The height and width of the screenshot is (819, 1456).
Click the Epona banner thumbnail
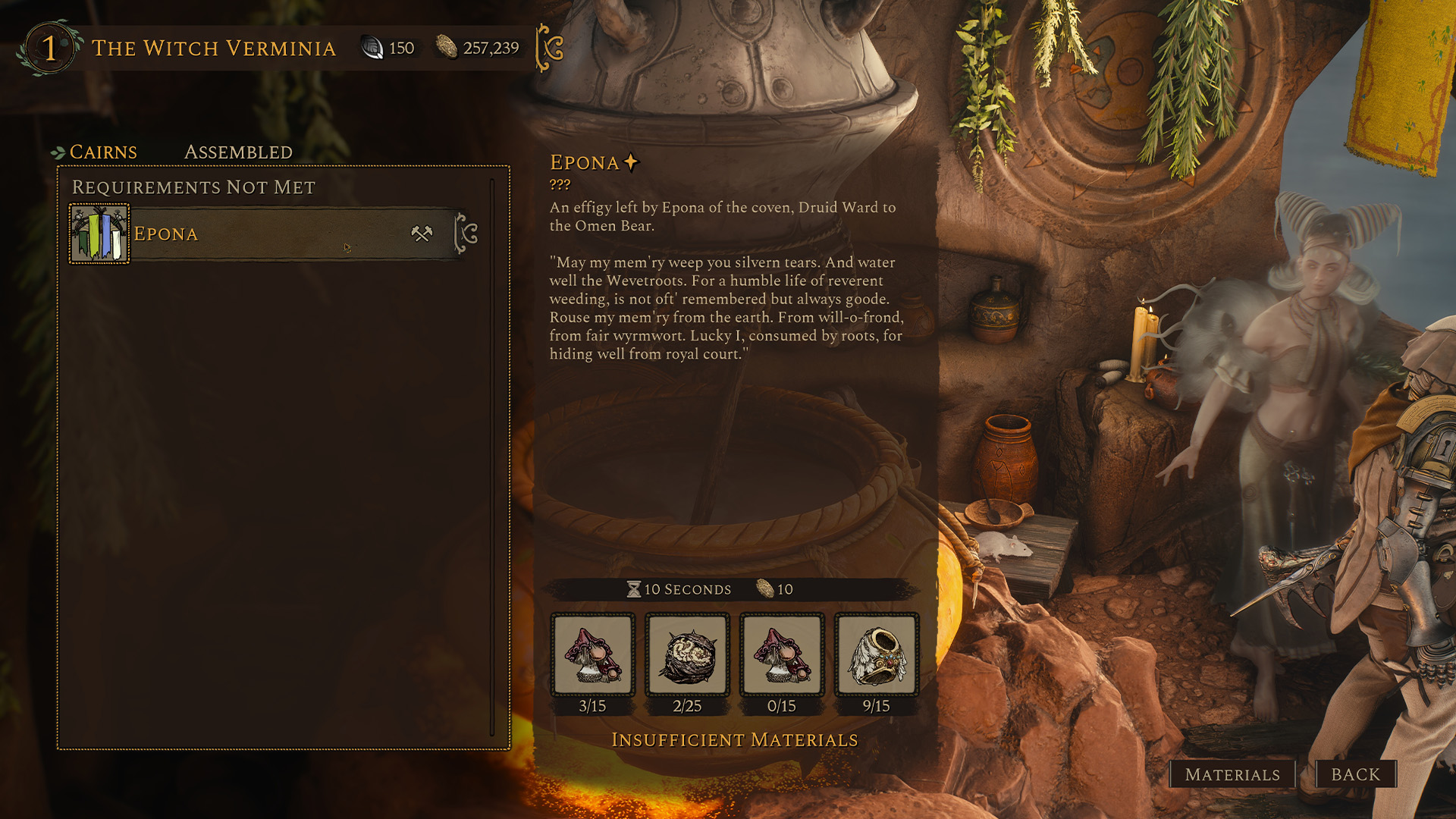pyautogui.click(x=99, y=234)
